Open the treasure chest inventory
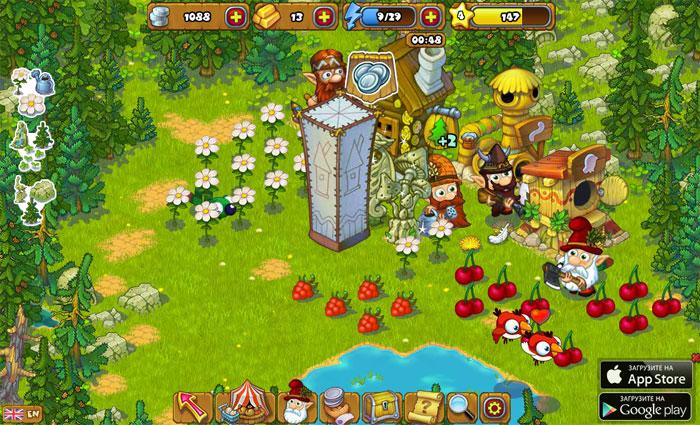The width and height of the screenshot is (700, 425). coord(385,405)
